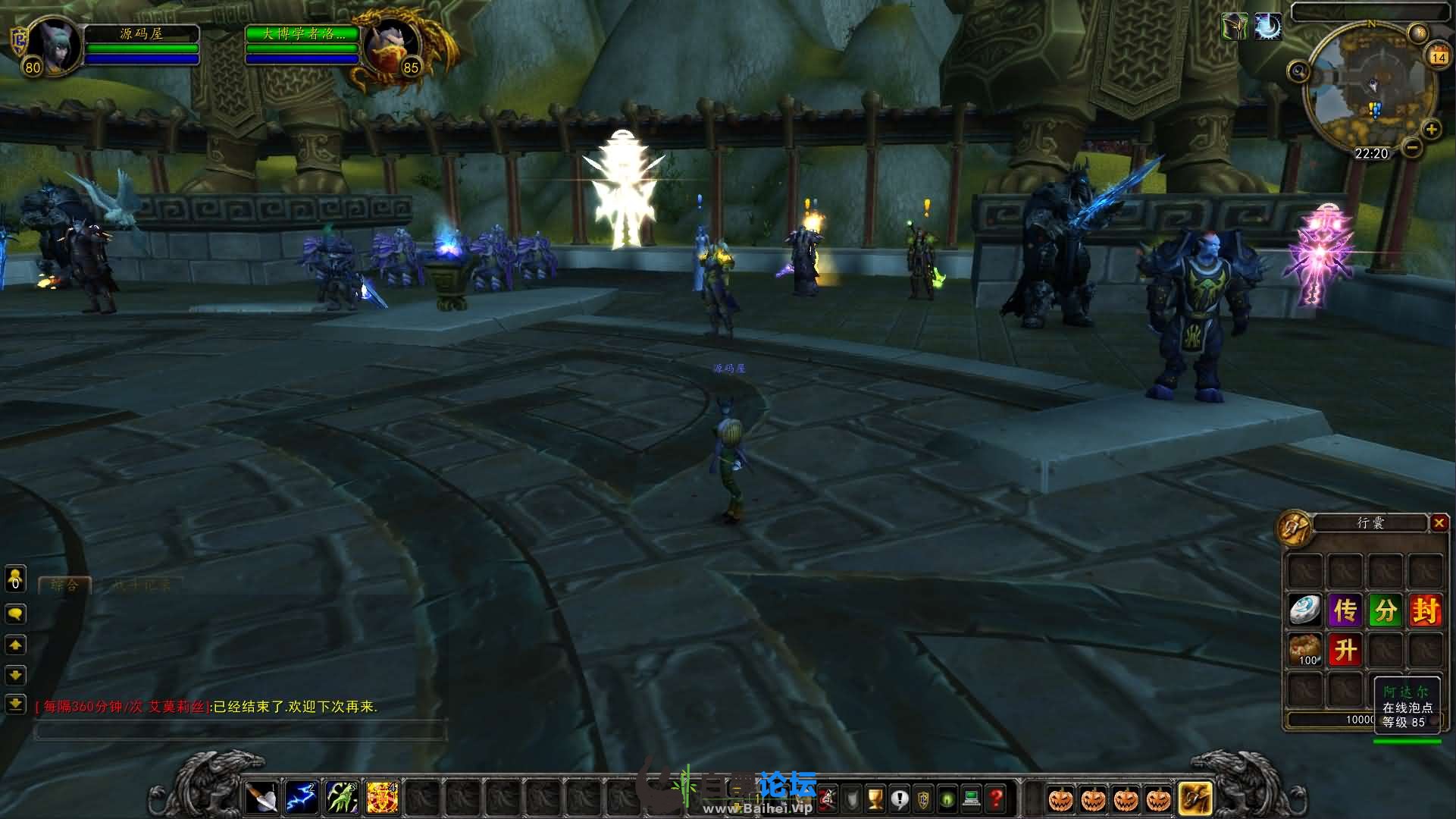Click the orange 封 item in bag
This screenshot has height=819, width=1456.
tap(1425, 610)
